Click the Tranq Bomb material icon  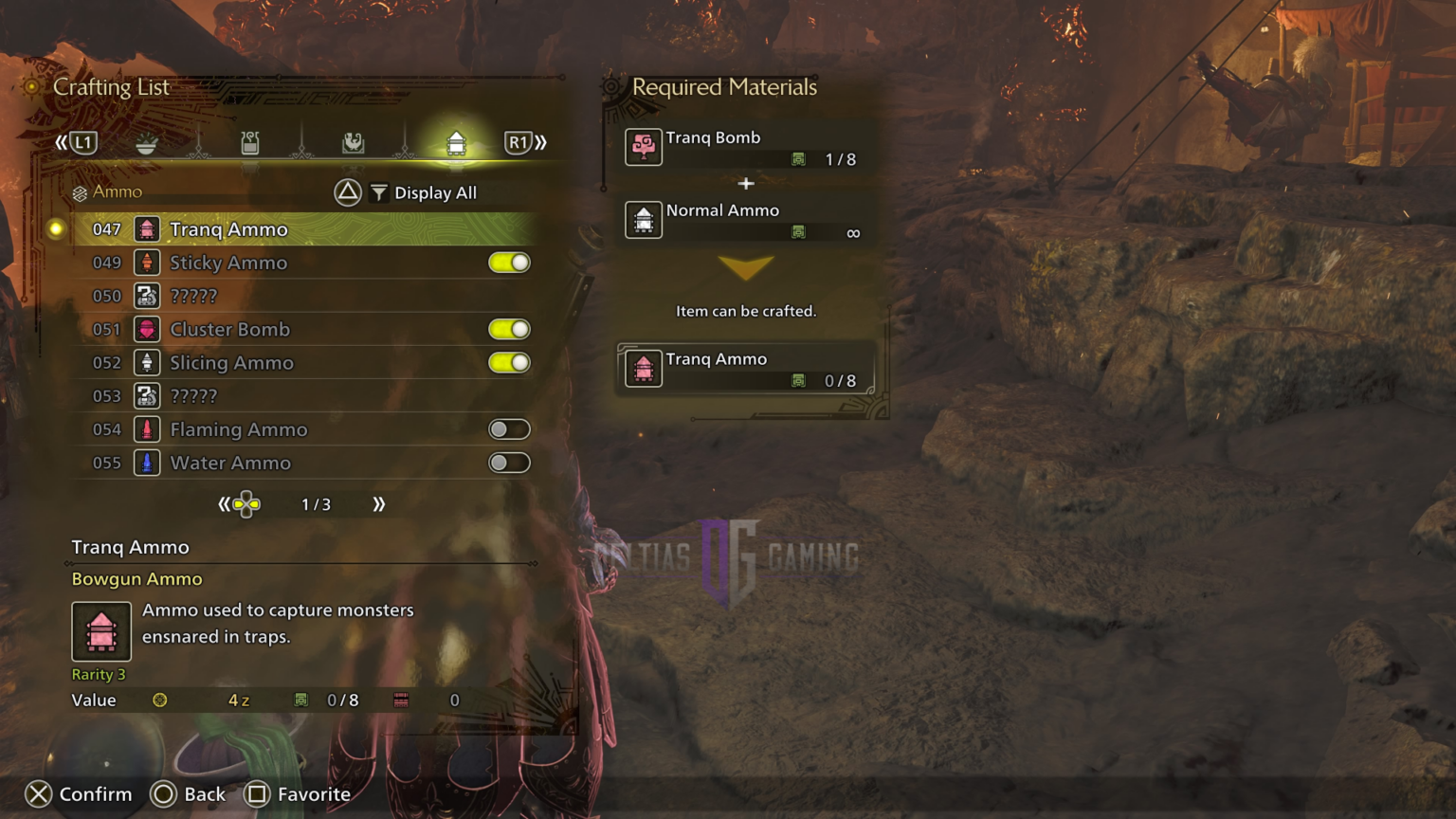click(644, 148)
